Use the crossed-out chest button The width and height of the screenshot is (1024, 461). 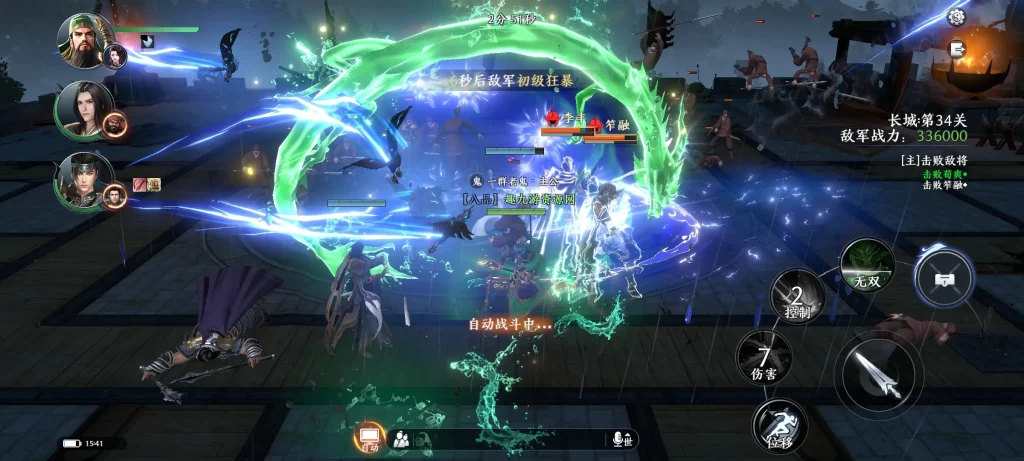(943, 275)
